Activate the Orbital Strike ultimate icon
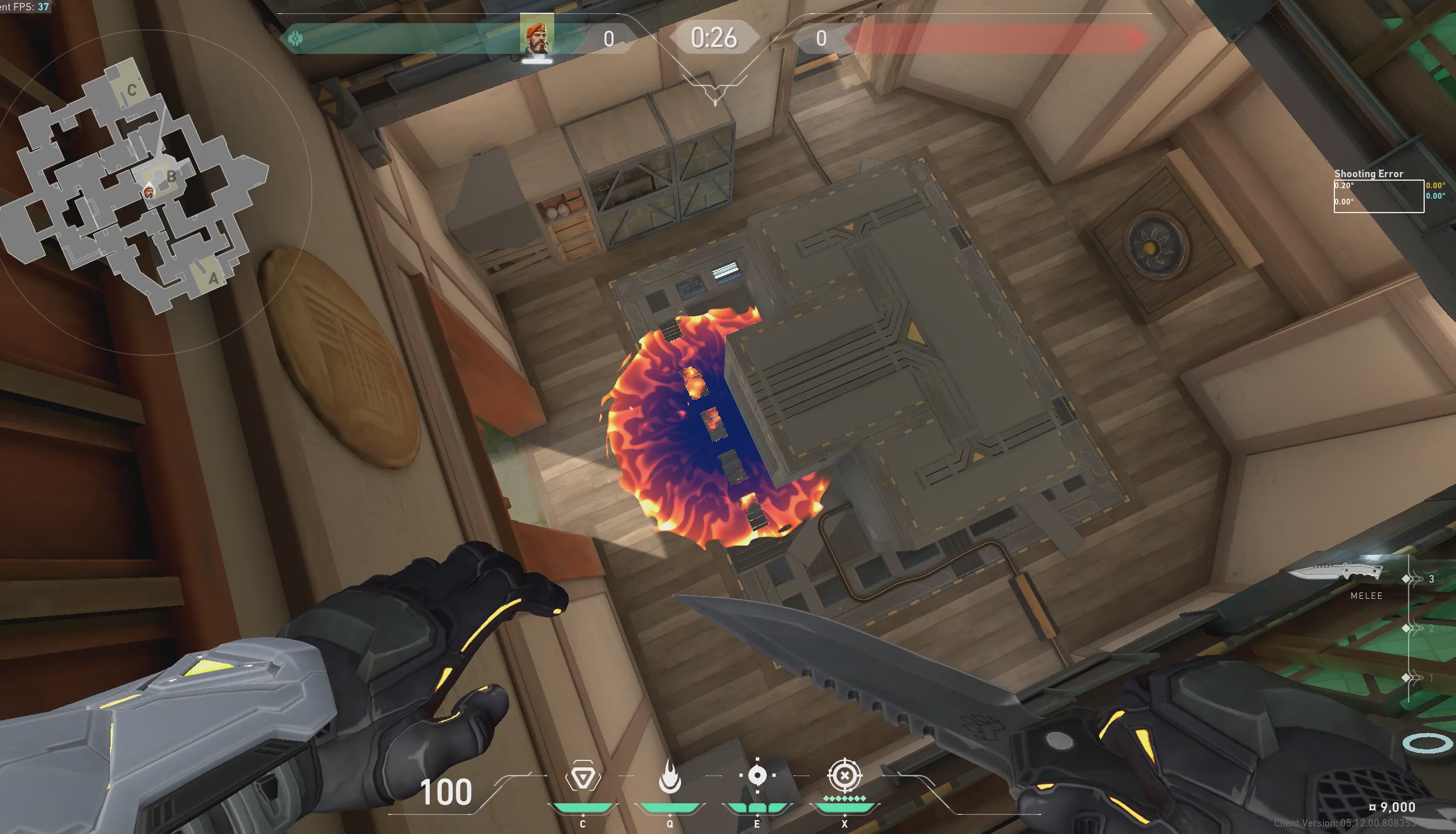1456x834 pixels. (x=844, y=776)
